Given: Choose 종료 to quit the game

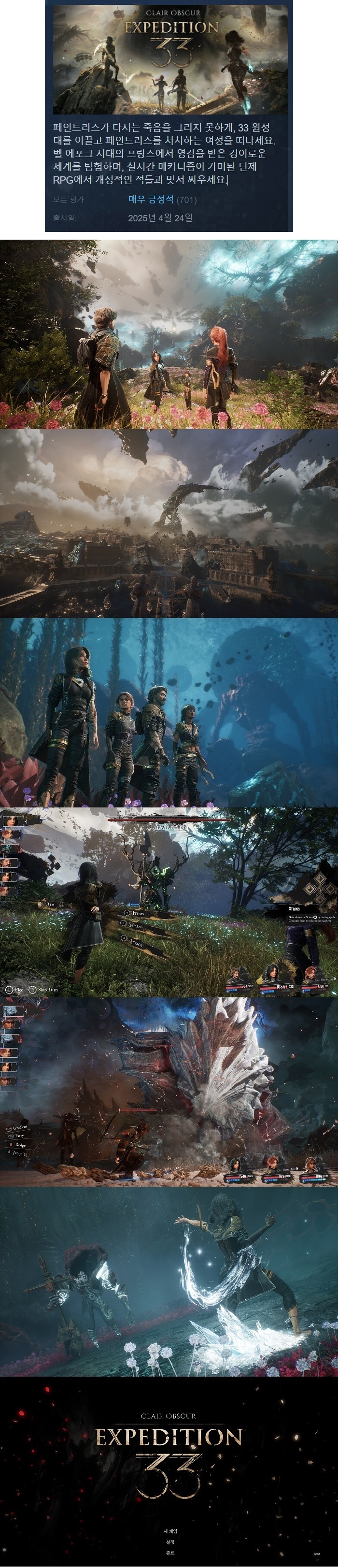Looking at the screenshot, I should coord(169,1553).
